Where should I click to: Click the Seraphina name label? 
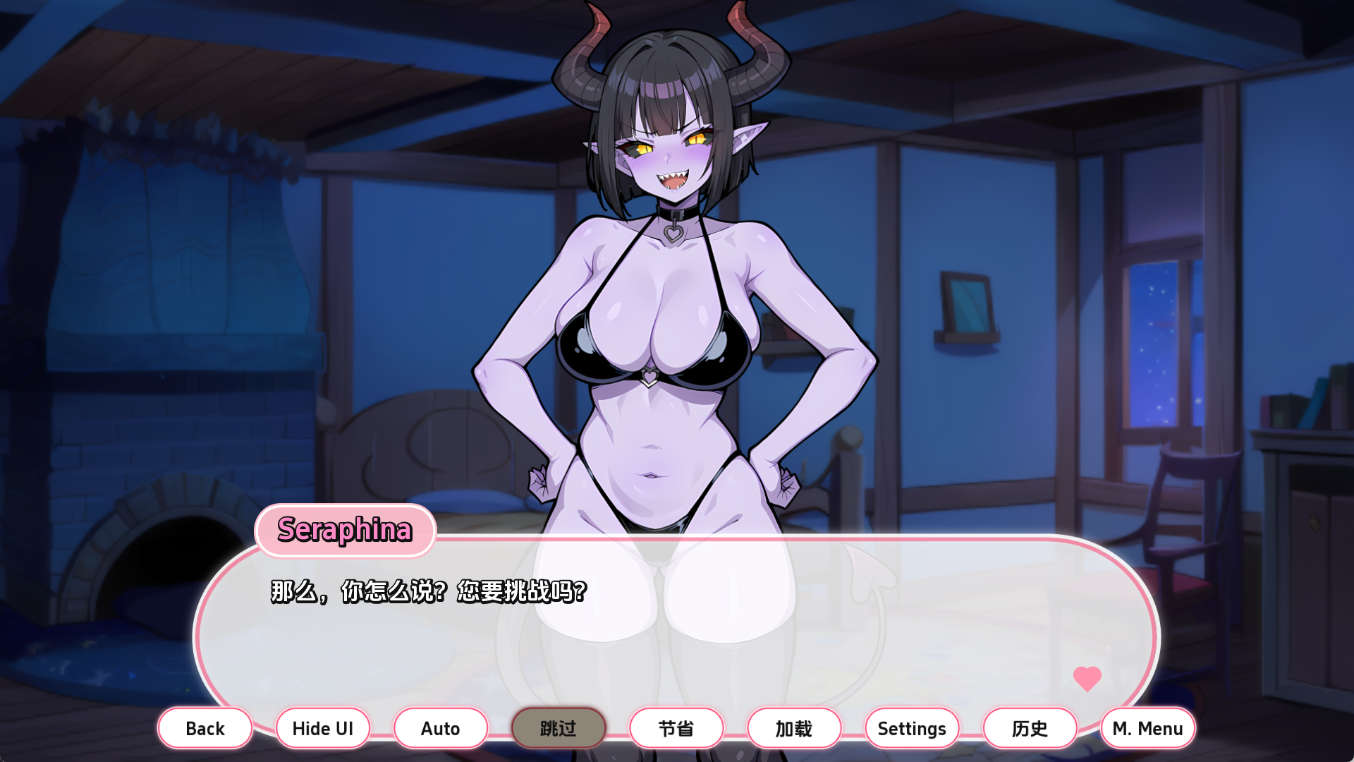click(x=344, y=532)
